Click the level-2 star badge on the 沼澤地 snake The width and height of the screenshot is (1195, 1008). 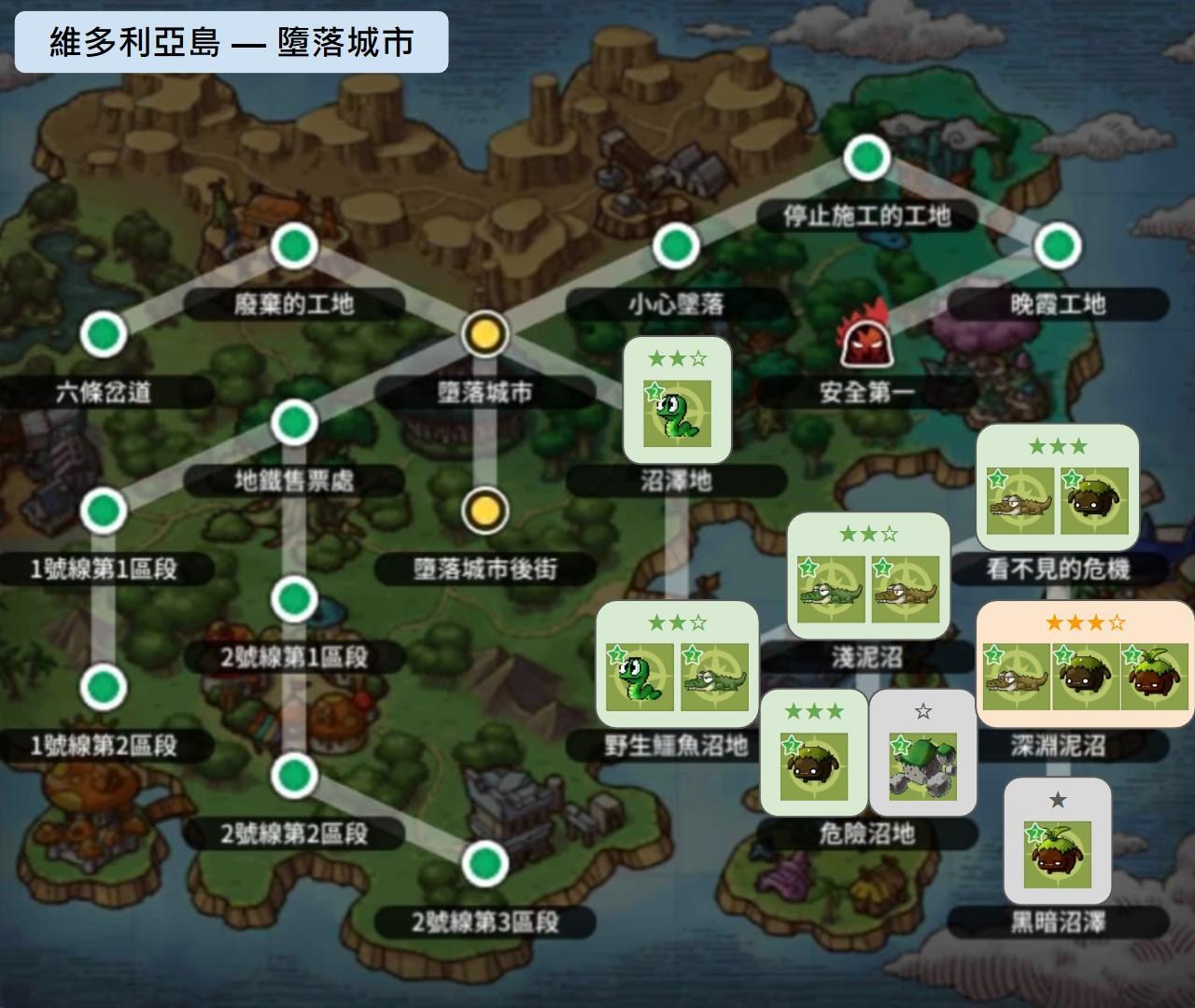point(654,390)
